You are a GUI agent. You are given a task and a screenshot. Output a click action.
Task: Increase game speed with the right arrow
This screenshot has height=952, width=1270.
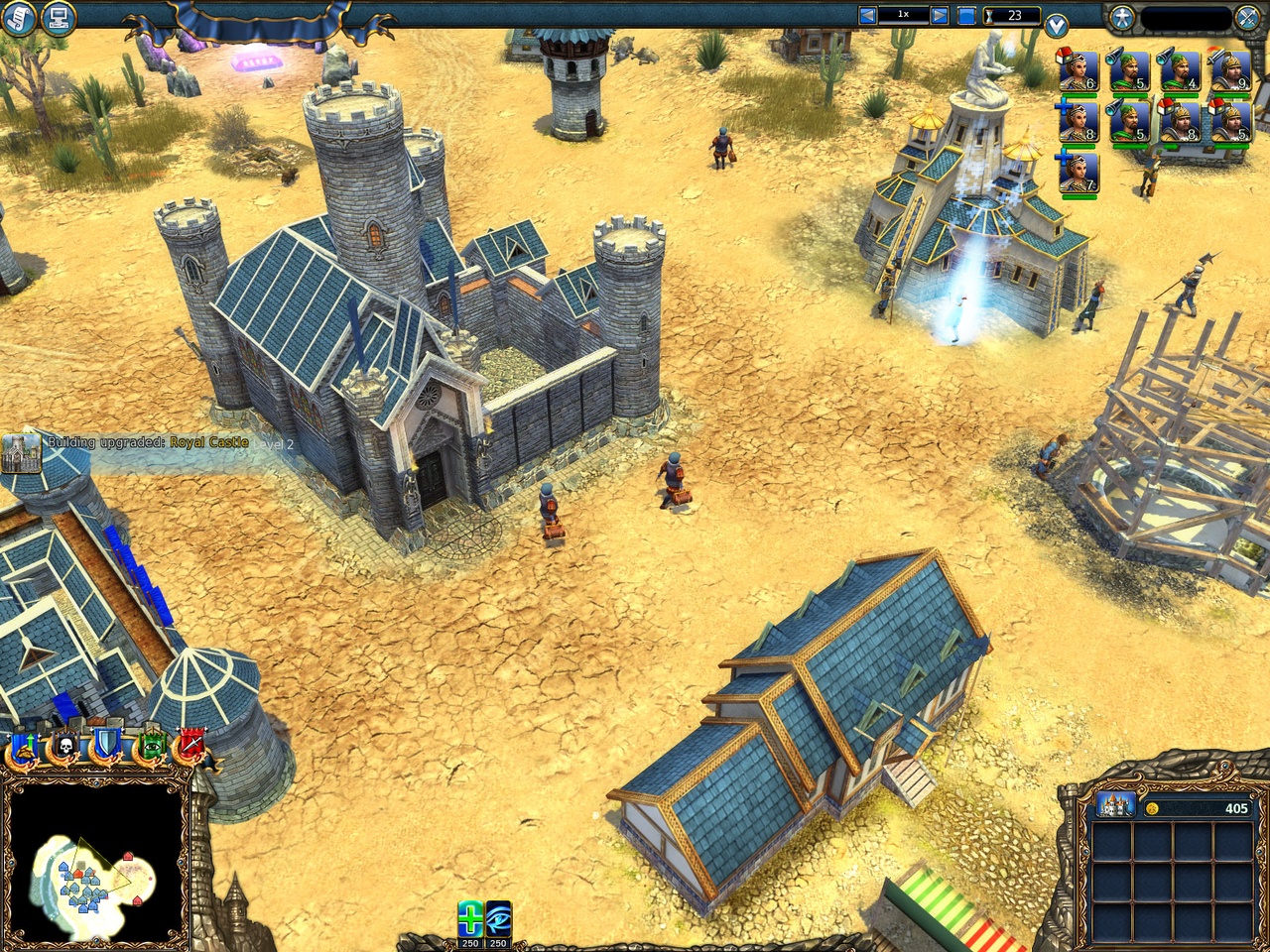coord(938,14)
